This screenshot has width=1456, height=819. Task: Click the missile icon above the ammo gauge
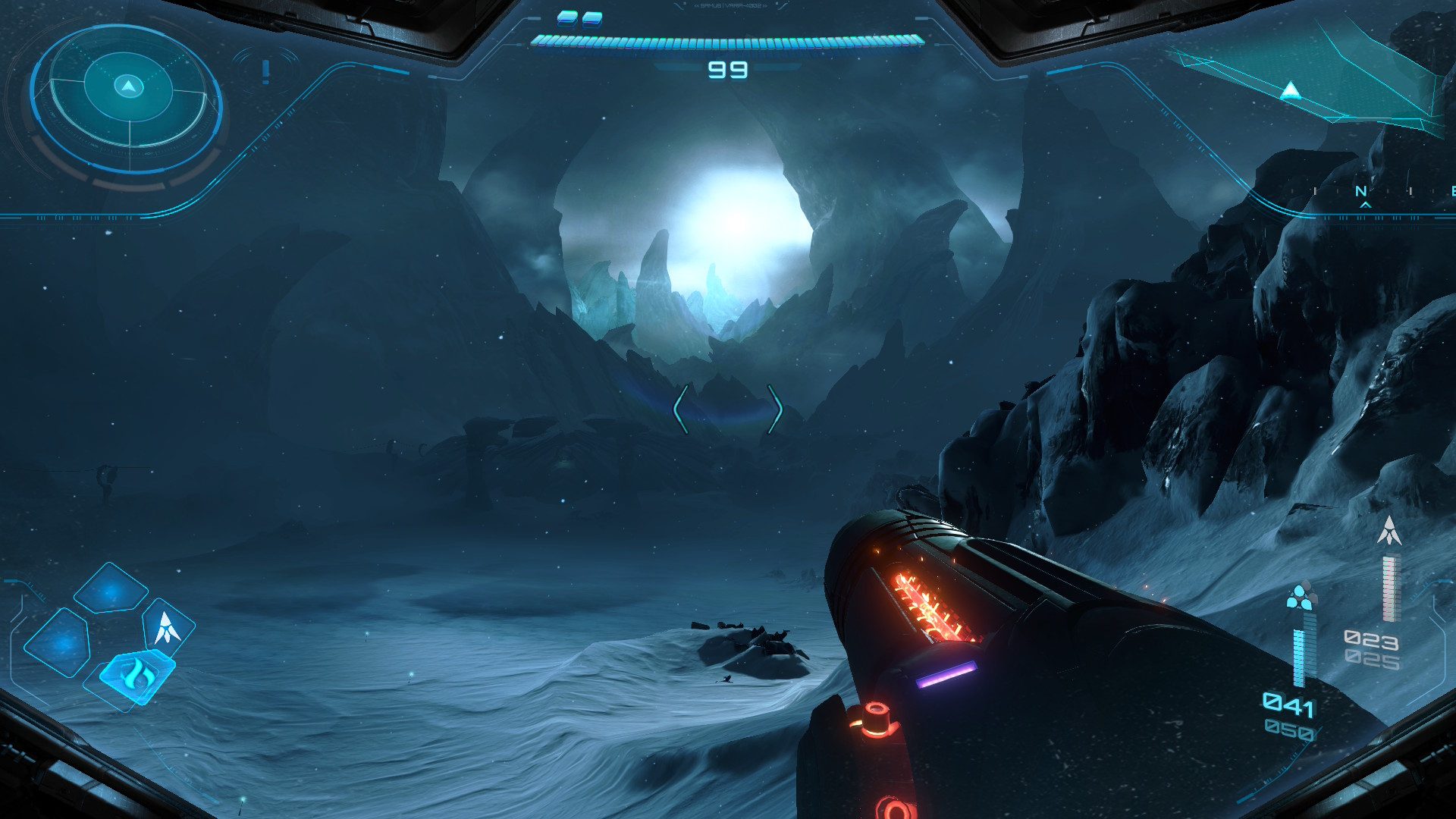coord(1389,531)
